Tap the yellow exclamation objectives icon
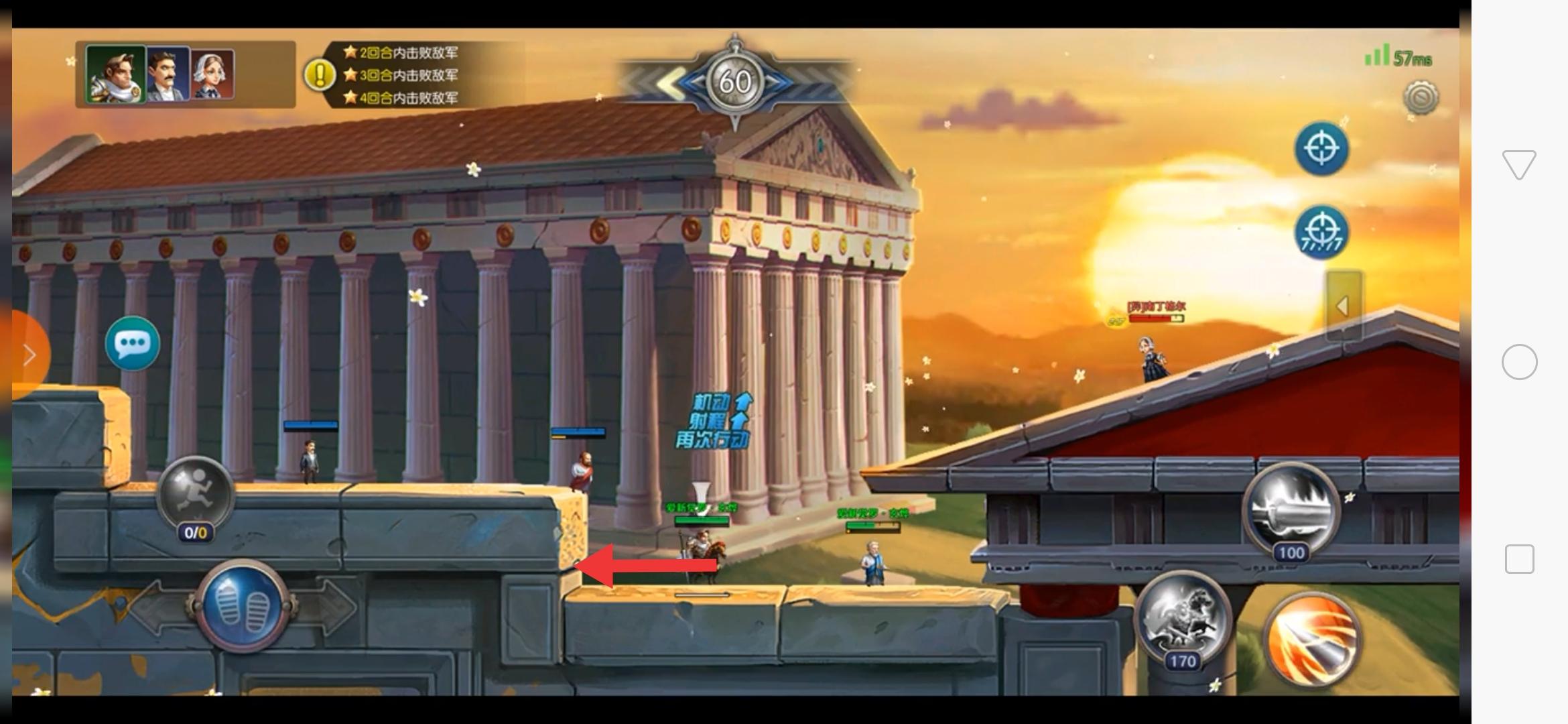The height and width of the screenshot is (724, 1568). (x=320, y=75)
